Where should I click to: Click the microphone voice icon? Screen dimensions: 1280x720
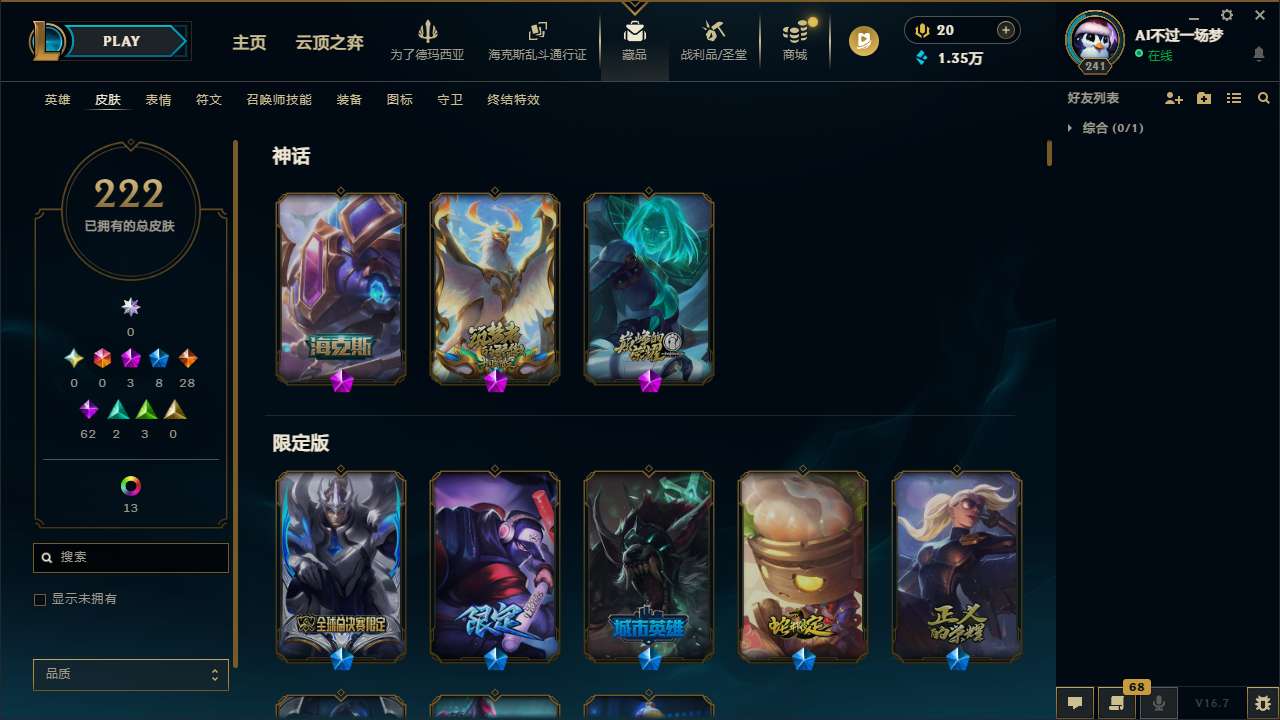1158,702
